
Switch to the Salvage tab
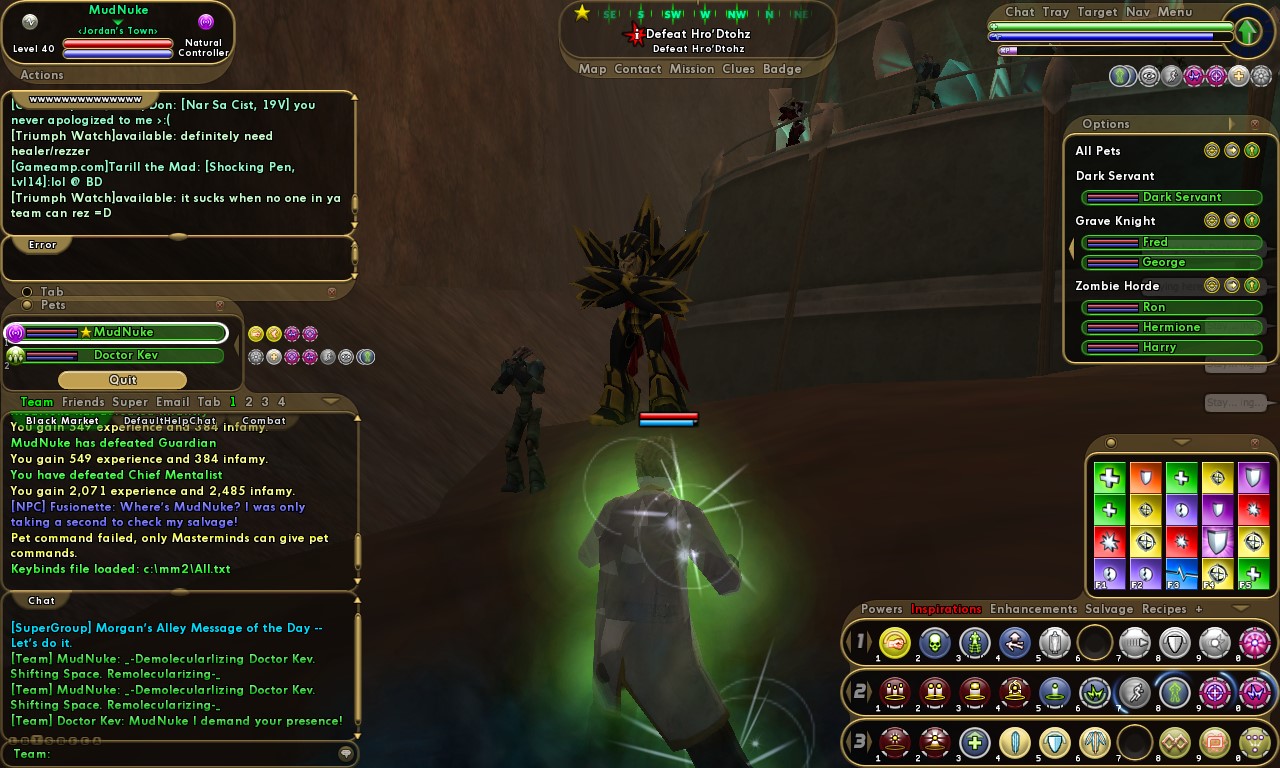click(1109, 609)
